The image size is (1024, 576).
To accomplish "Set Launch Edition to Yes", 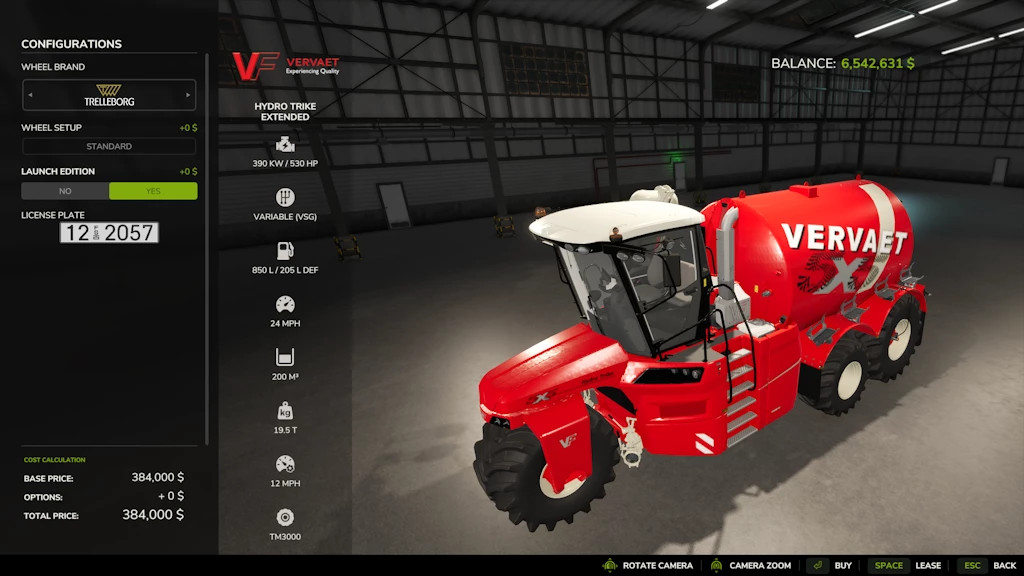I will click(153, 191).
